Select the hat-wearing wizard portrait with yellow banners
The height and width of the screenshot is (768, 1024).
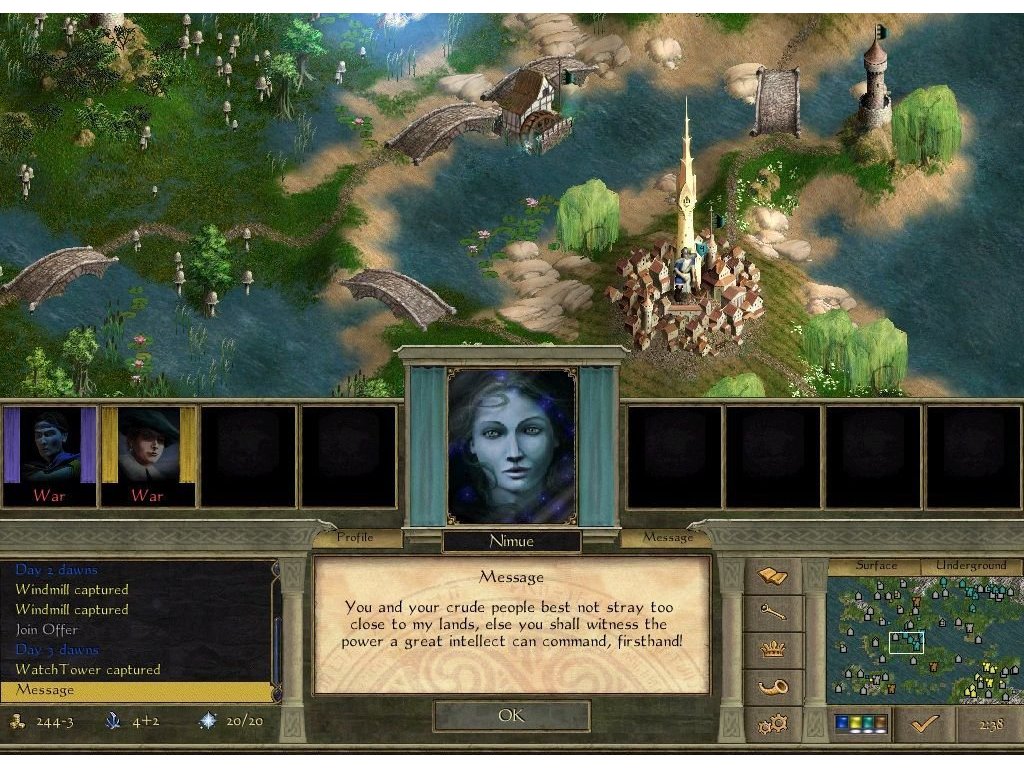(x=149, y=455)
